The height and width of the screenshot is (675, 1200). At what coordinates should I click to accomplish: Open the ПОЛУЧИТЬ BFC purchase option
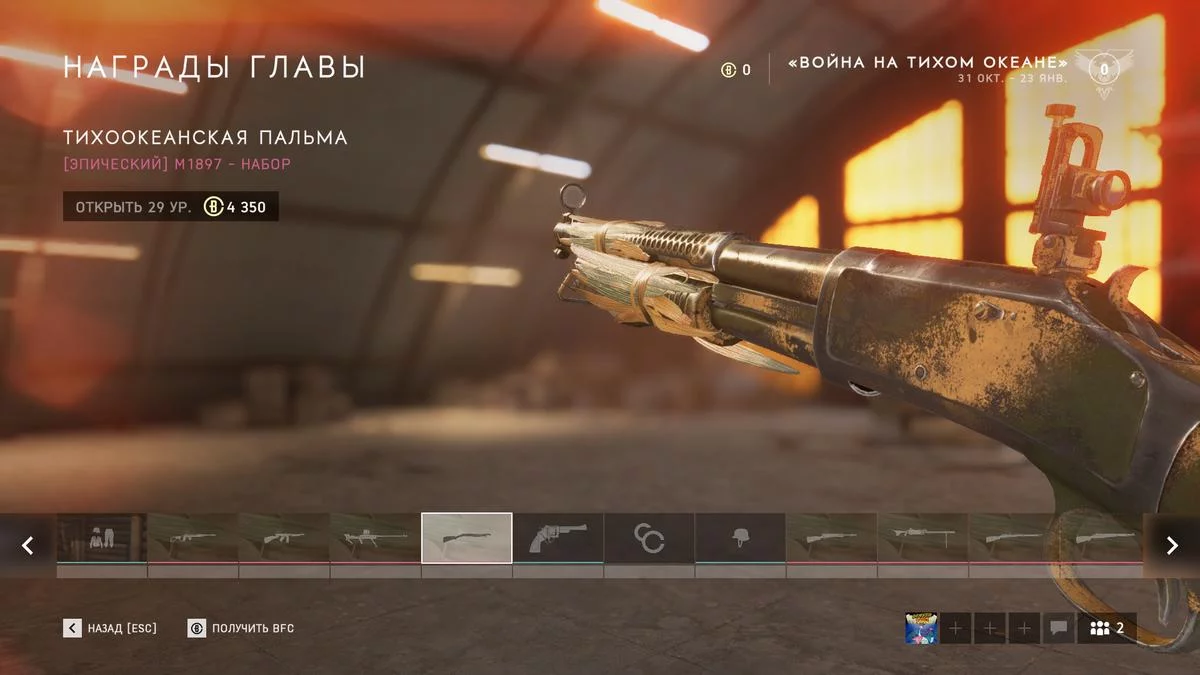[x=241, y=628]
